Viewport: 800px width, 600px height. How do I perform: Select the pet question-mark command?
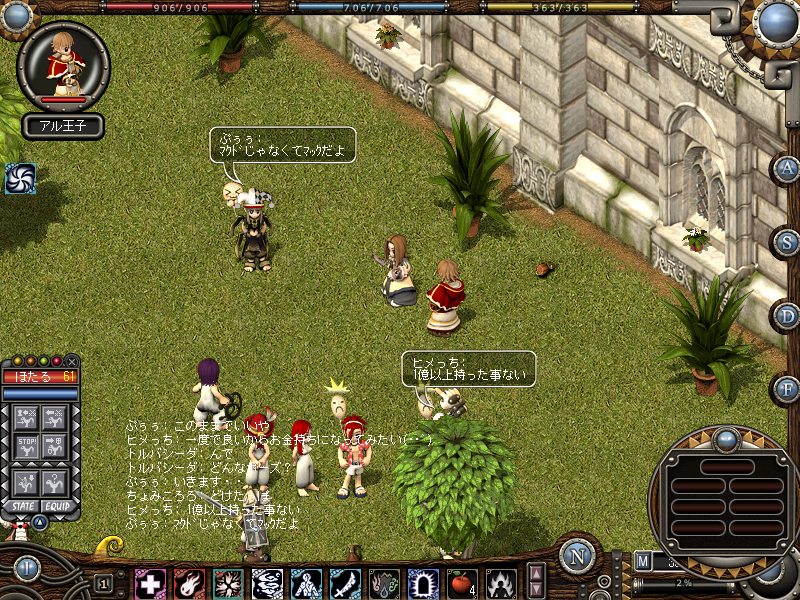(57, 479)
